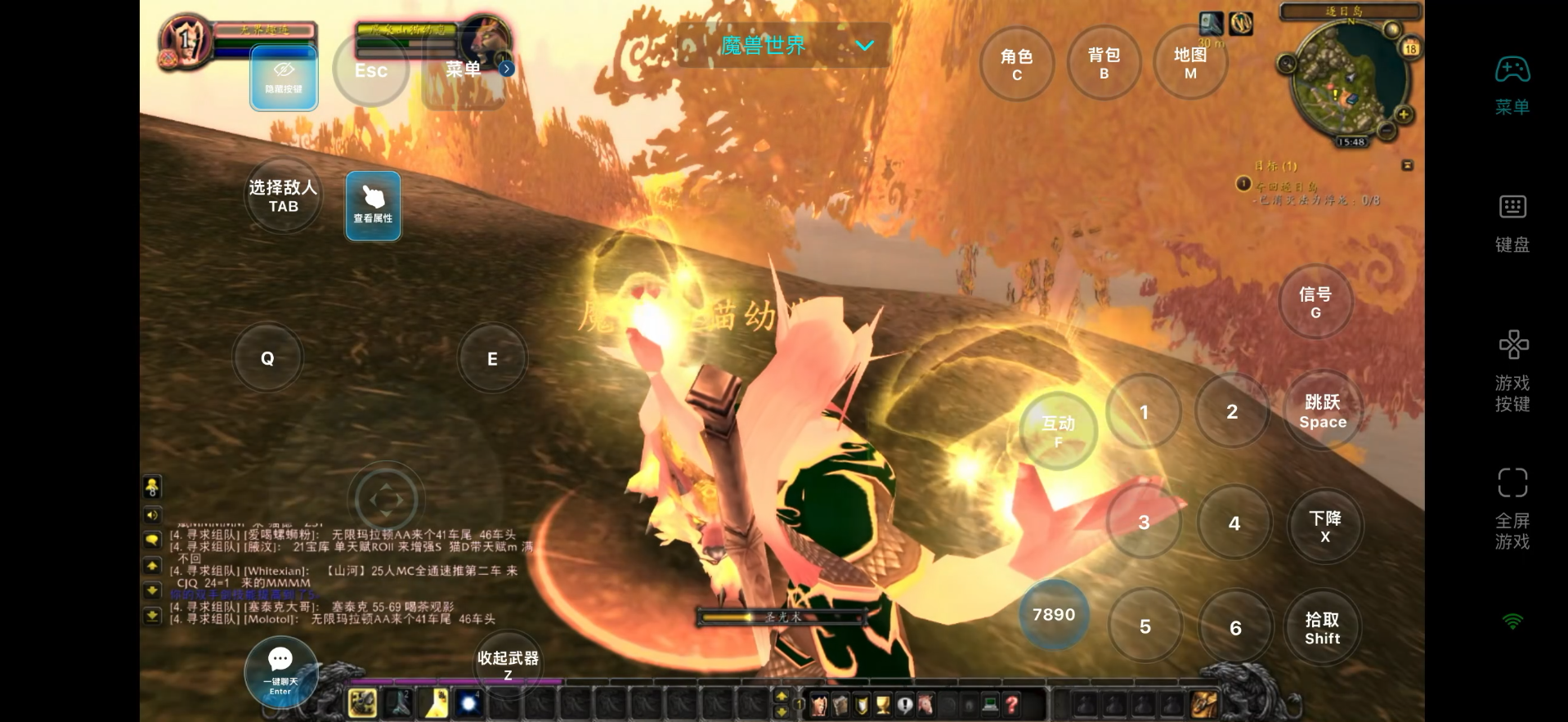Viewport: 1568px width, 722px height.
Task: Send a ping with 信号 G
Action: pos(1315,302)
